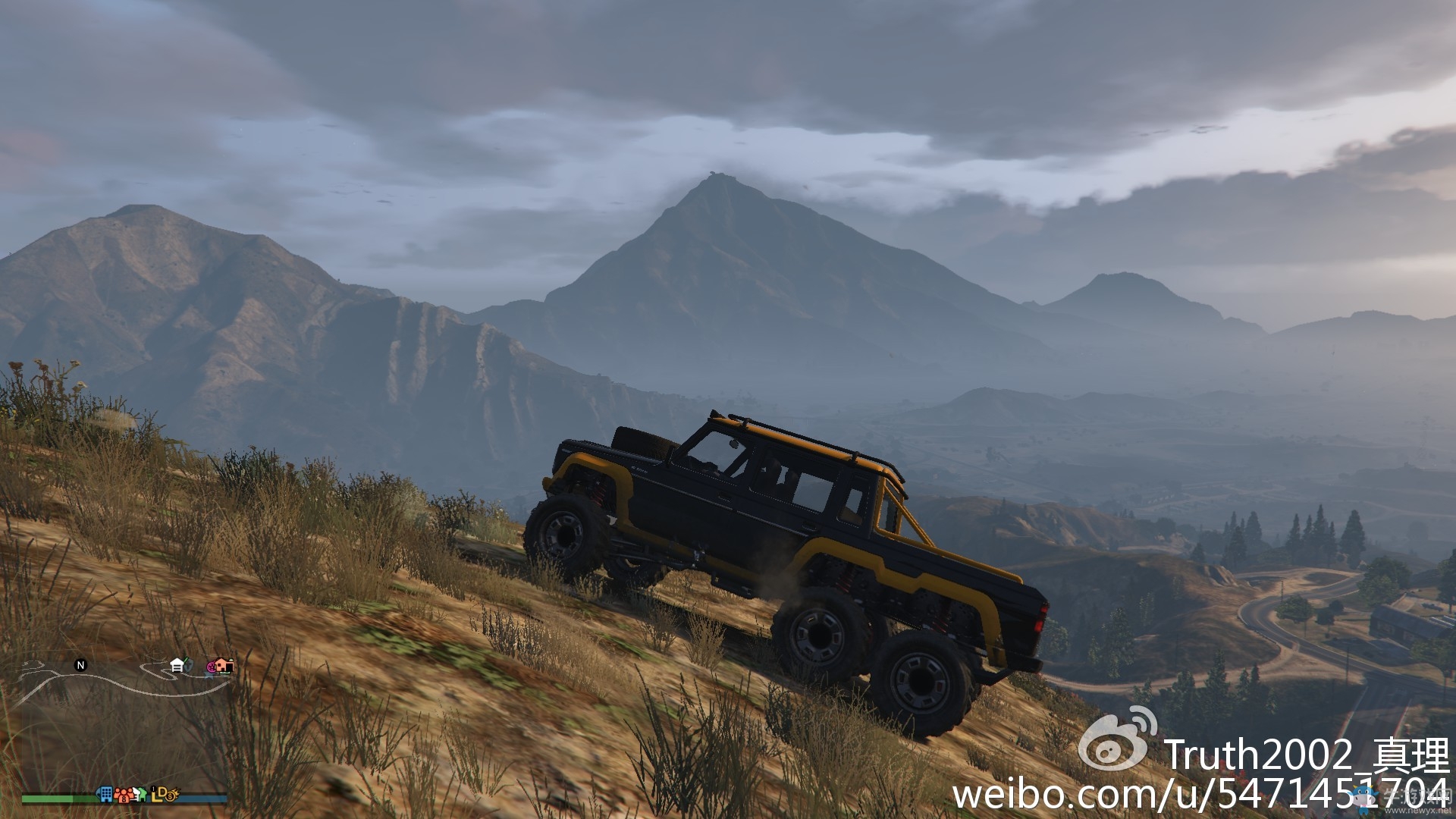Select the blue office building icon in HUD bar
The width and height of the screenshot is (1456, 819).
click(x=106, y=795)
